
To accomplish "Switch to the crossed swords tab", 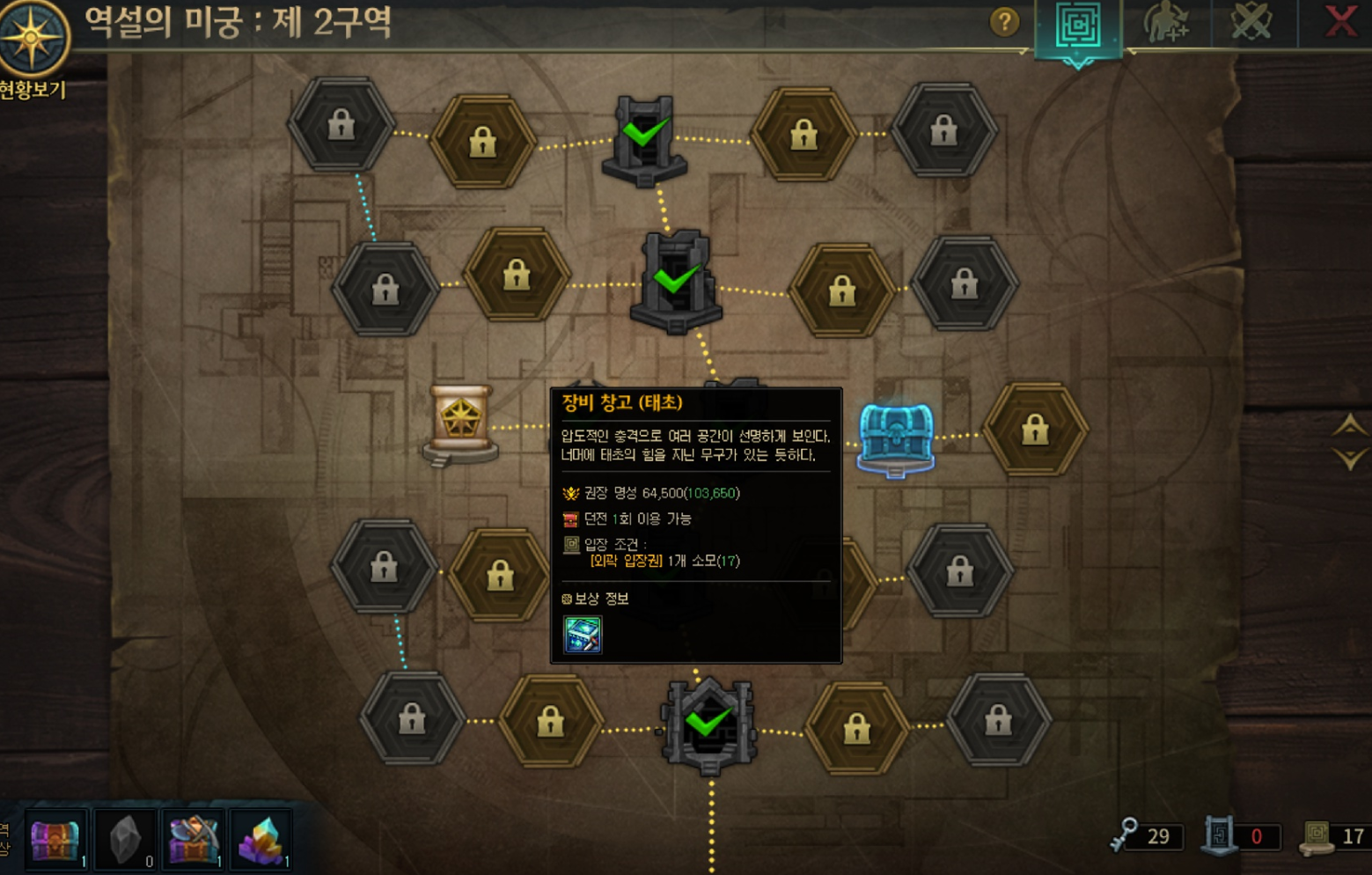I will point(1251,22).
